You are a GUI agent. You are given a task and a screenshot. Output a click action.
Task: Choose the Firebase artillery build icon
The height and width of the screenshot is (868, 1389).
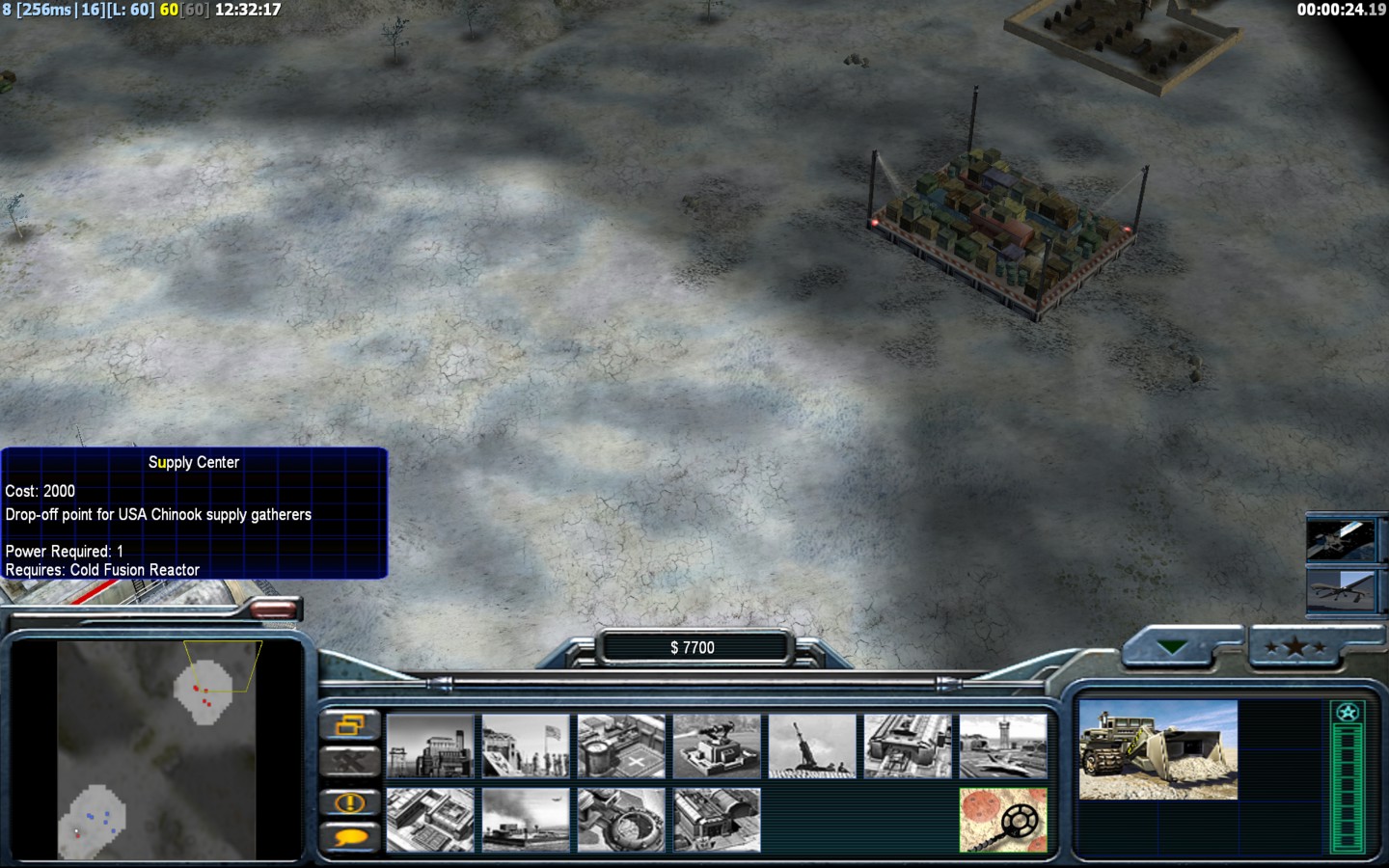812,746
